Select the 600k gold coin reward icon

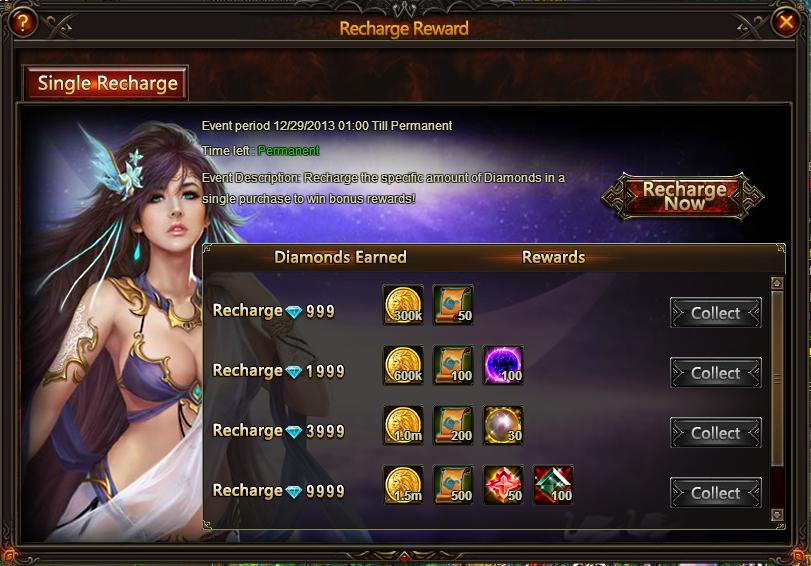click(x=403, y=365)
